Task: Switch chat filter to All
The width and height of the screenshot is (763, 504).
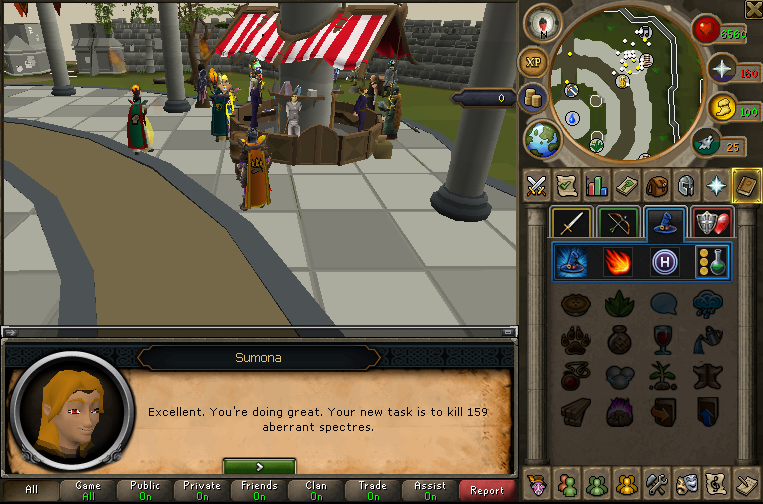Action: 31,490
